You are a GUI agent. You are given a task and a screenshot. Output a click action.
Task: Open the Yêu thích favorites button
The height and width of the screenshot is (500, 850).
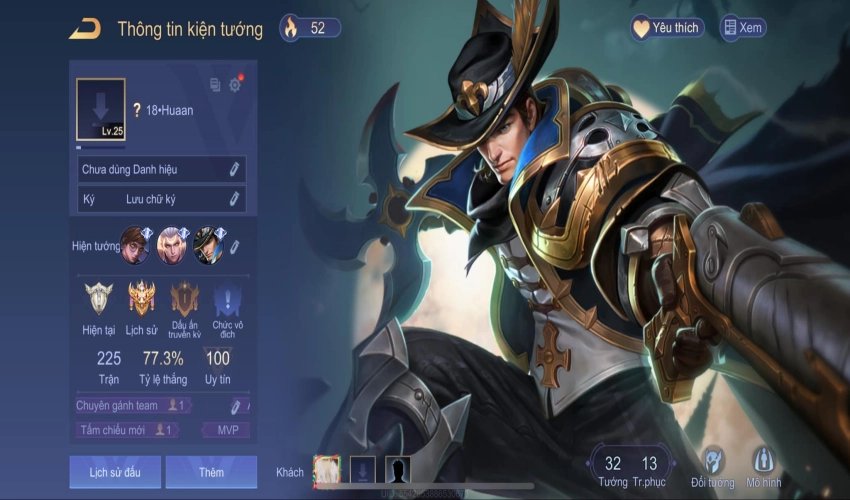coord(667,28)
